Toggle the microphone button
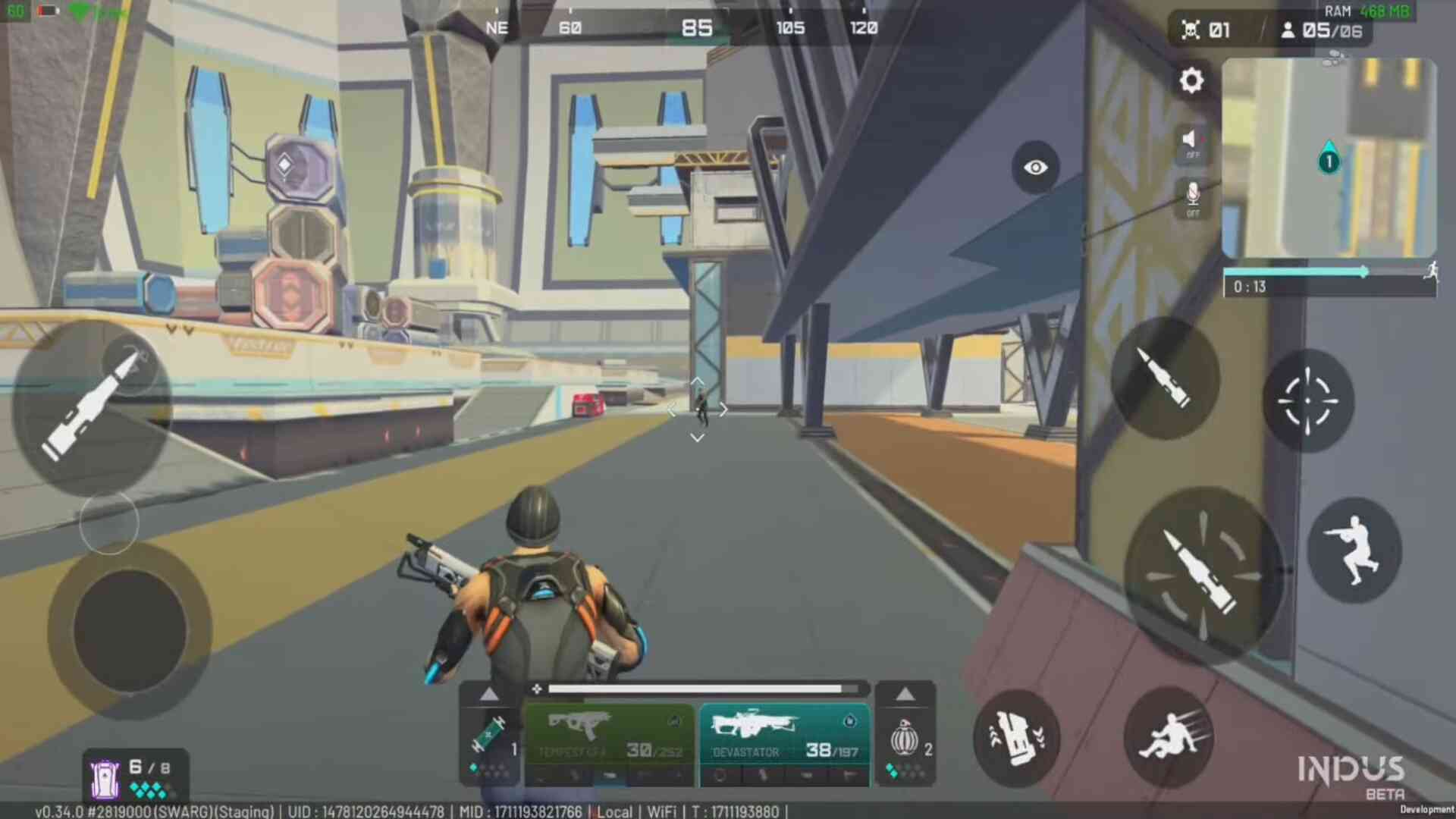Image resolution: width=1456 pixels, height=819 pixels. click(1193, 199)
